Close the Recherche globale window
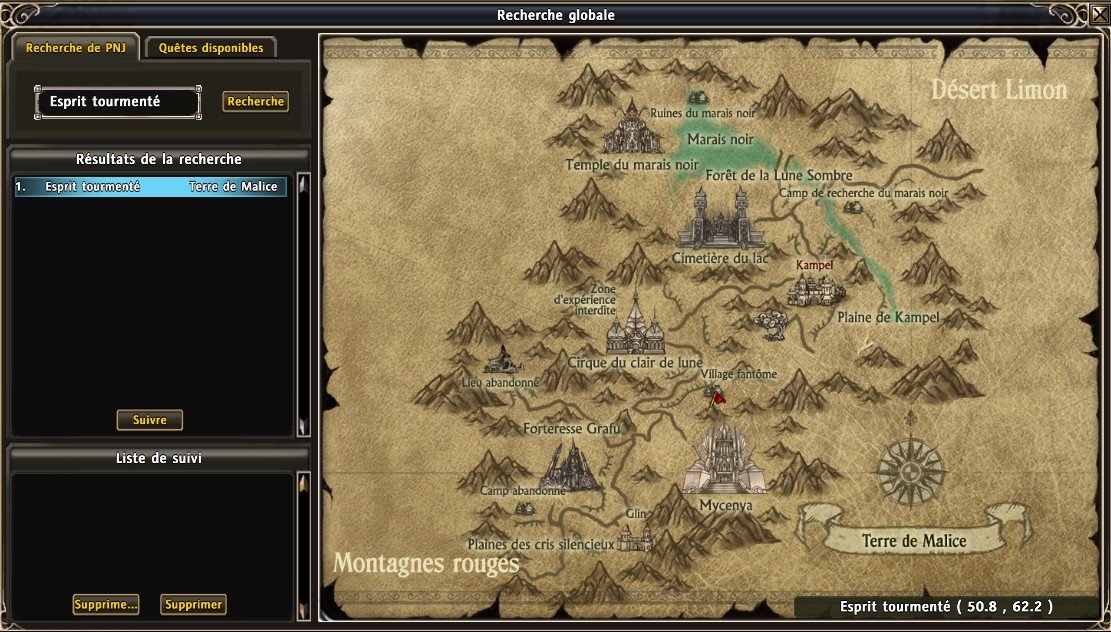The width and height of the screenshot is (1111, 632). tap(1099, 13)
